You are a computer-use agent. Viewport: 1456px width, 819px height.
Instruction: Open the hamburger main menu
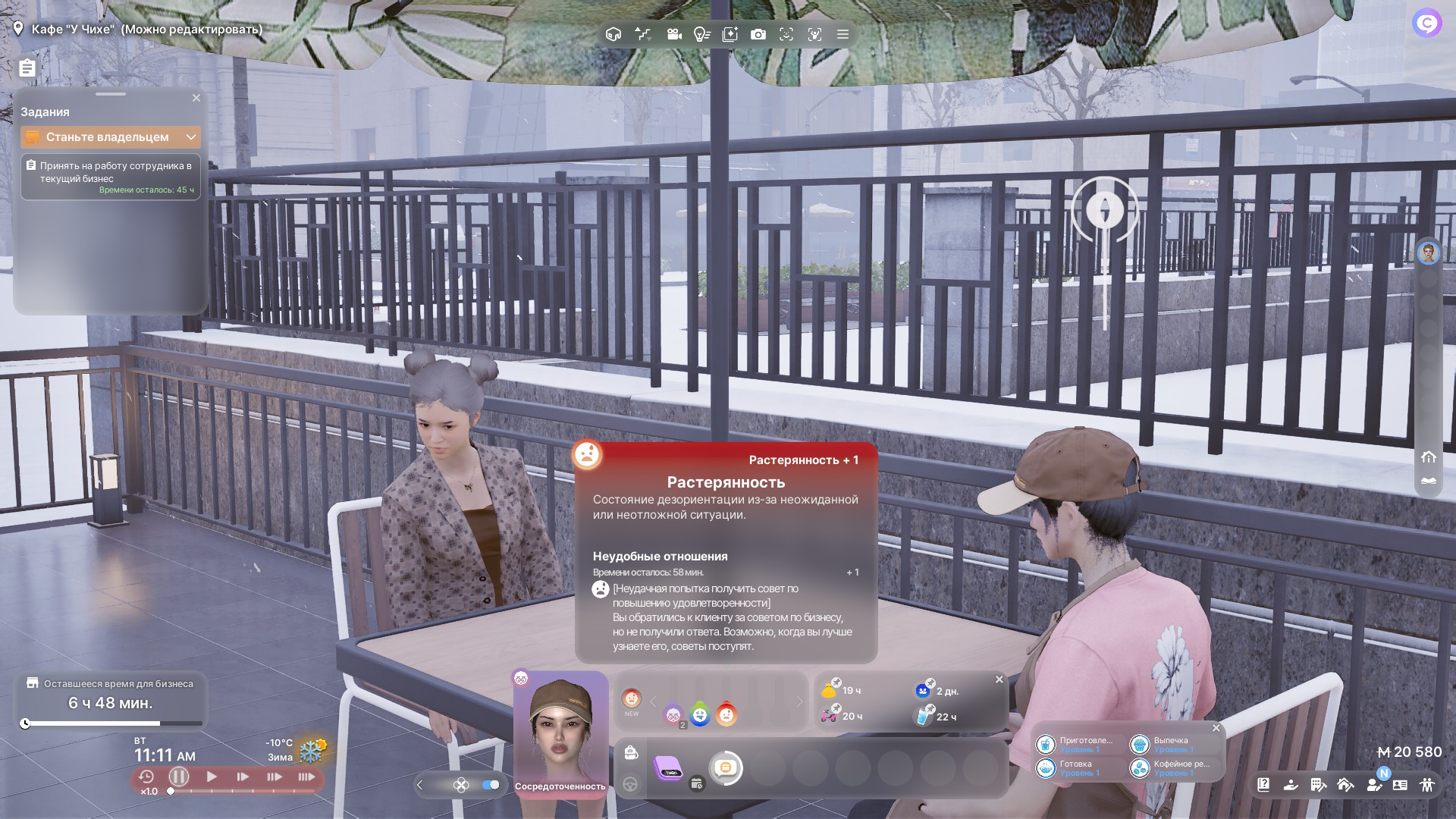click(x=843, y=34)
